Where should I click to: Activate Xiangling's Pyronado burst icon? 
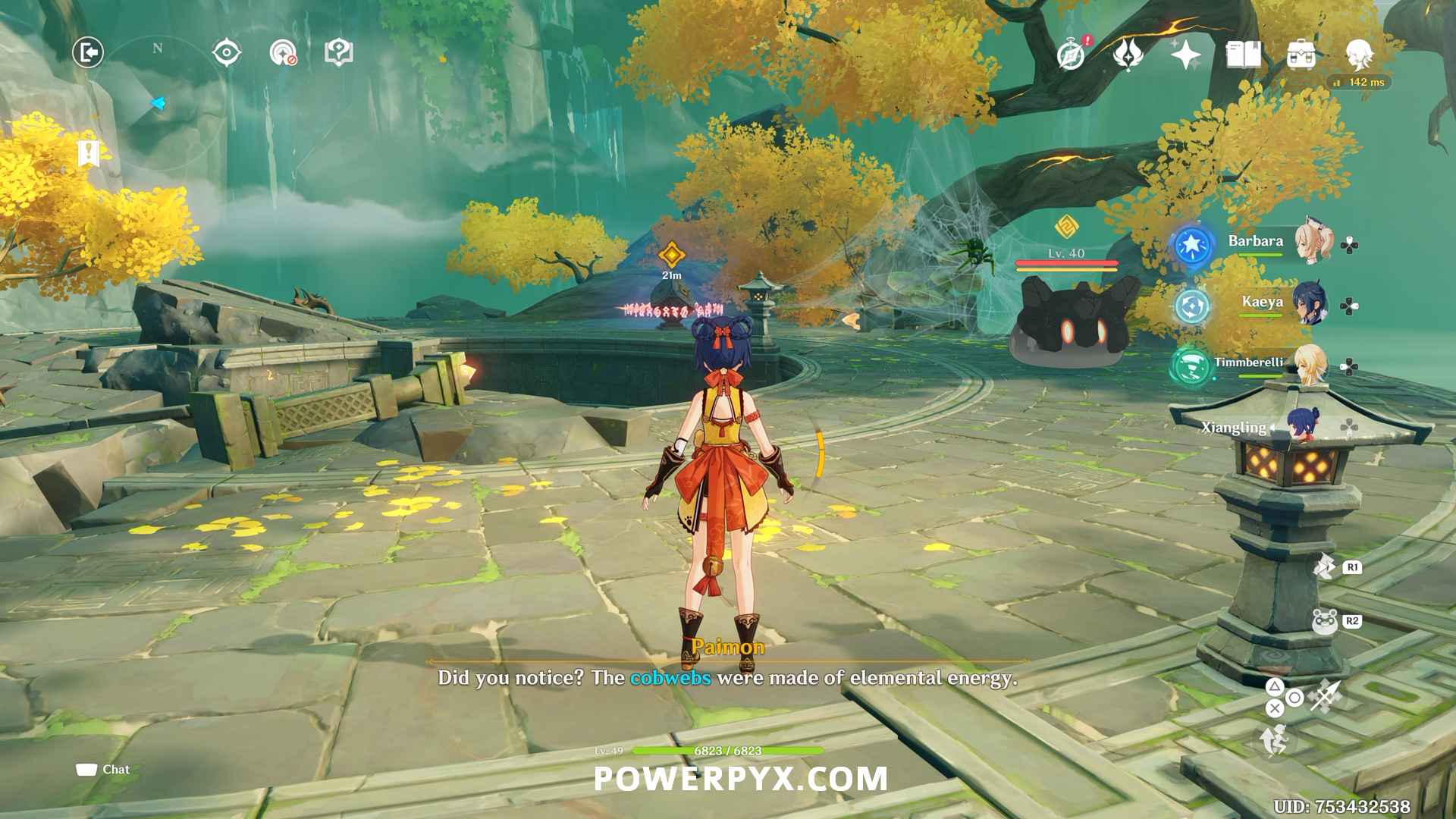click(x=1326, y=566)
